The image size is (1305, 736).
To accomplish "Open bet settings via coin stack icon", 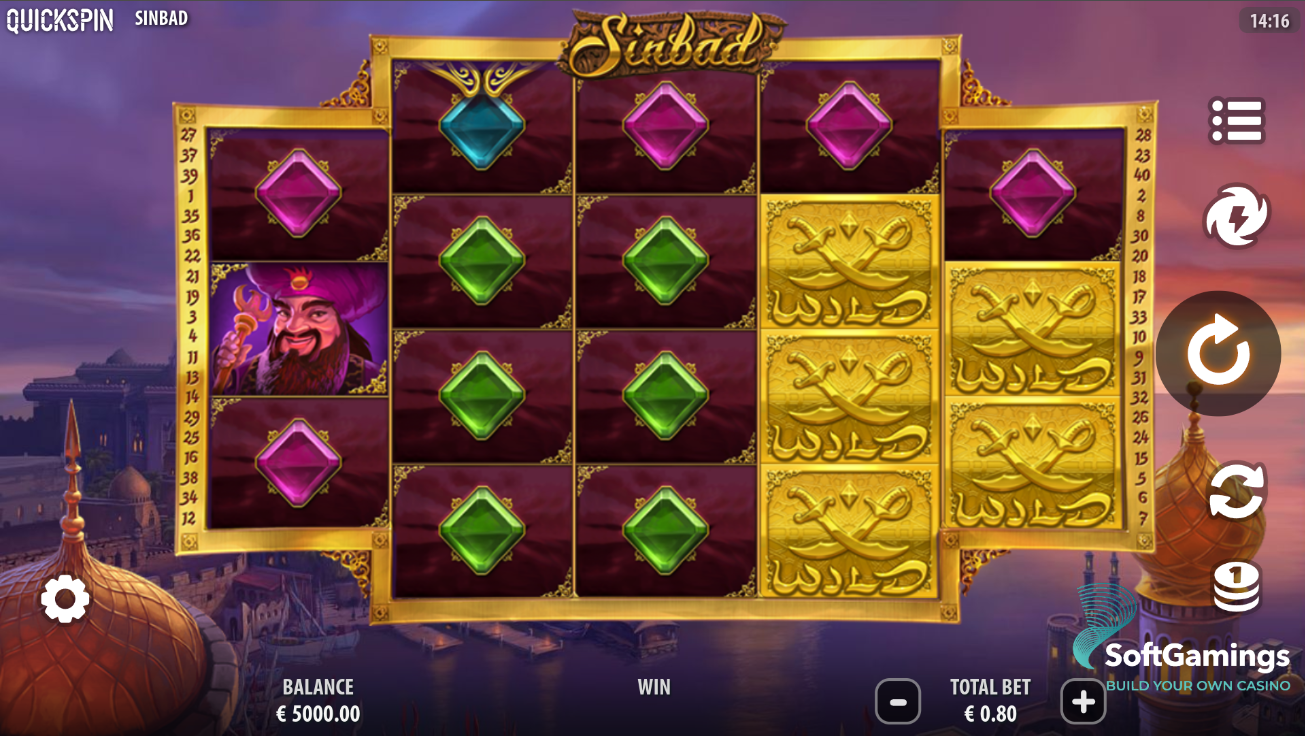I will pyautogui.click(x=1237, y=585).
